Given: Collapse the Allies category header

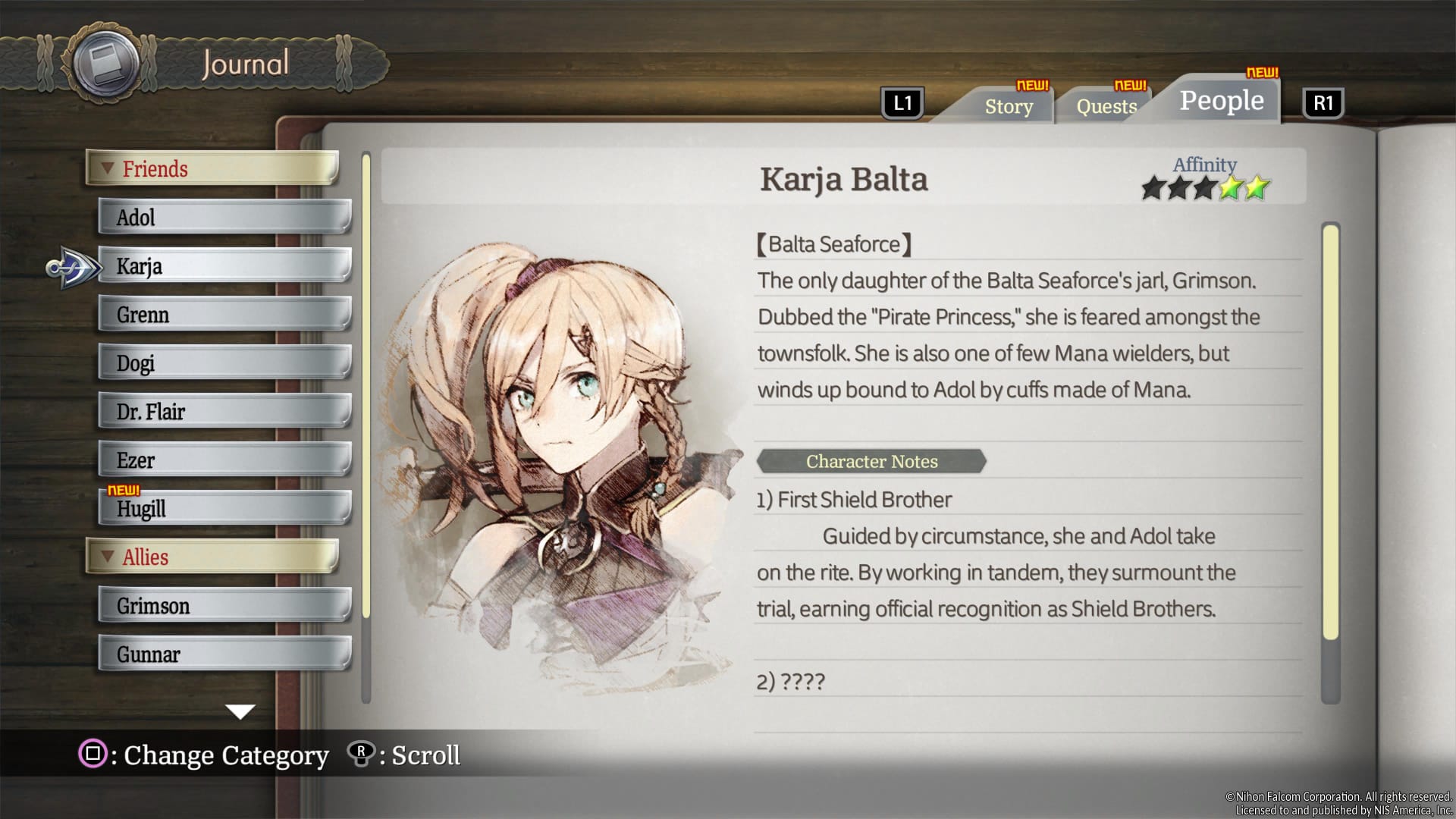Looking at the screenshot, I should click(x=212, y=557).
